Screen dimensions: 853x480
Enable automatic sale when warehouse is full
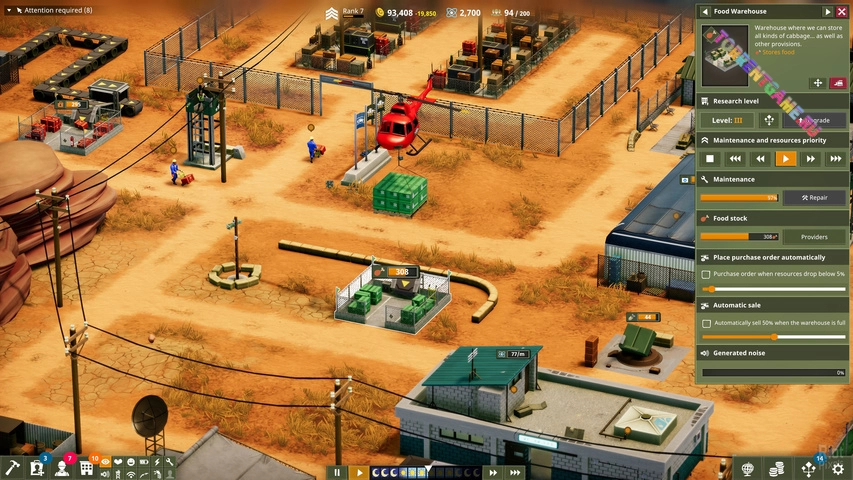(x=706, y=323)
